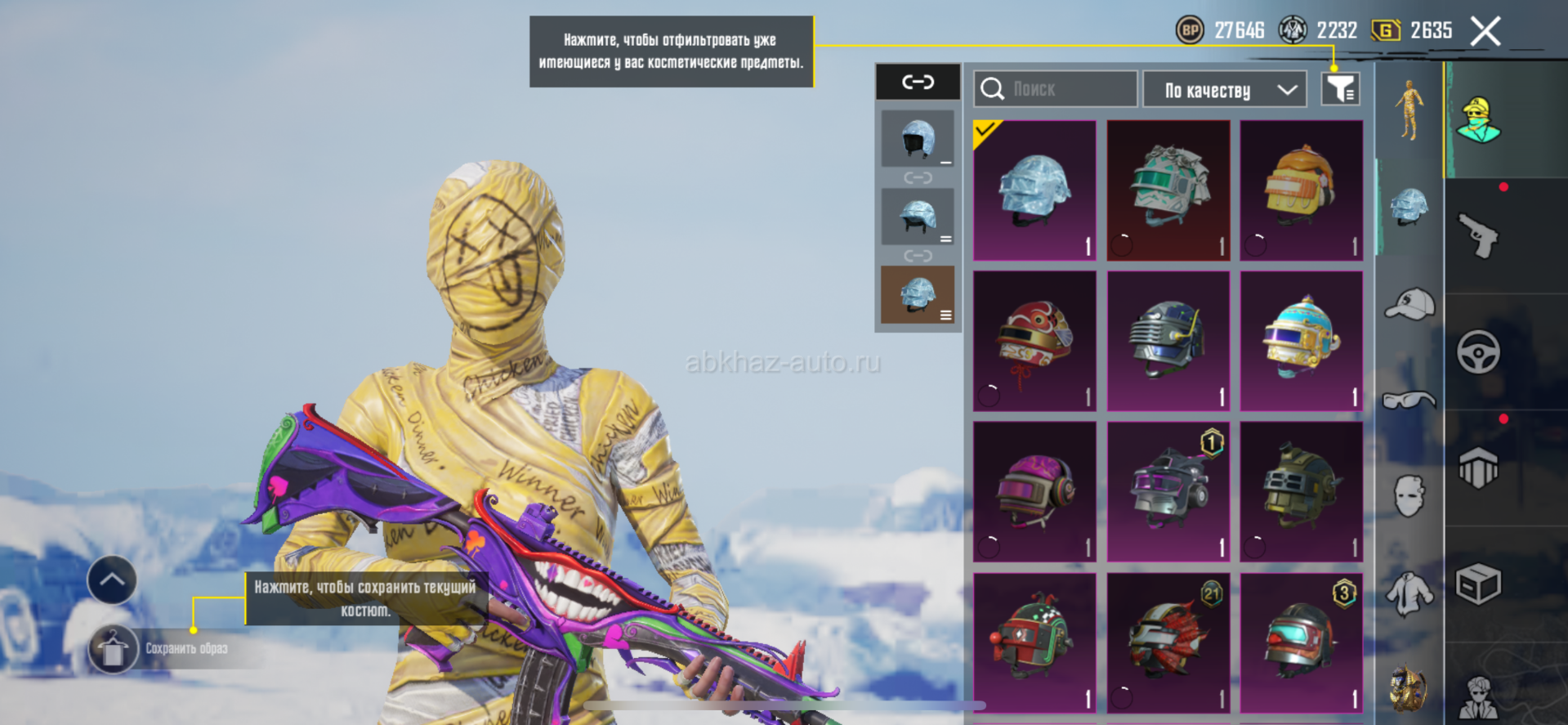
Task: Select the sunglasses eyewear category
Action: tap(1409, 400)
